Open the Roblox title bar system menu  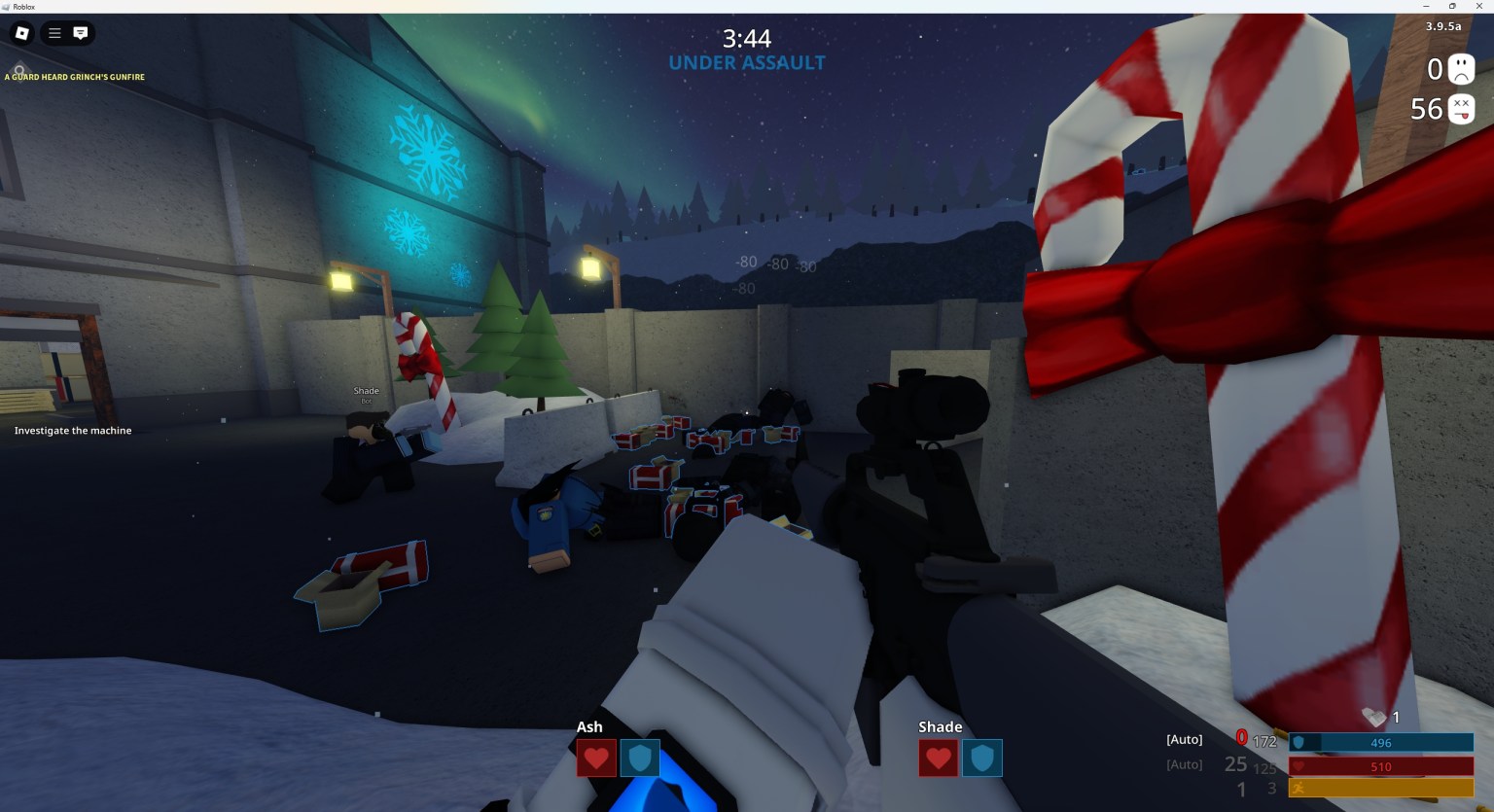point(7,6)
